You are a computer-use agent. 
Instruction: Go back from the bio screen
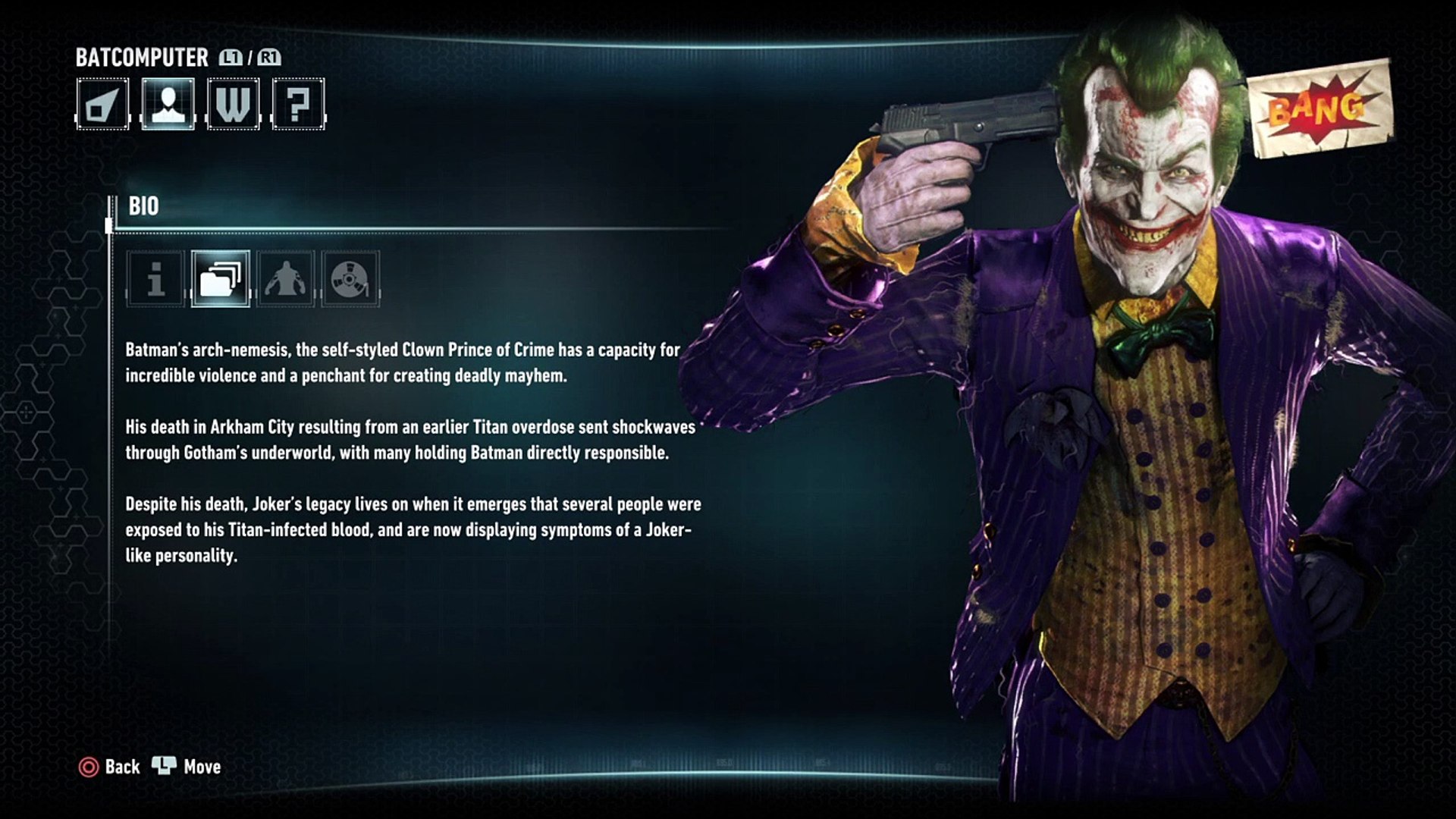[110, 767]
